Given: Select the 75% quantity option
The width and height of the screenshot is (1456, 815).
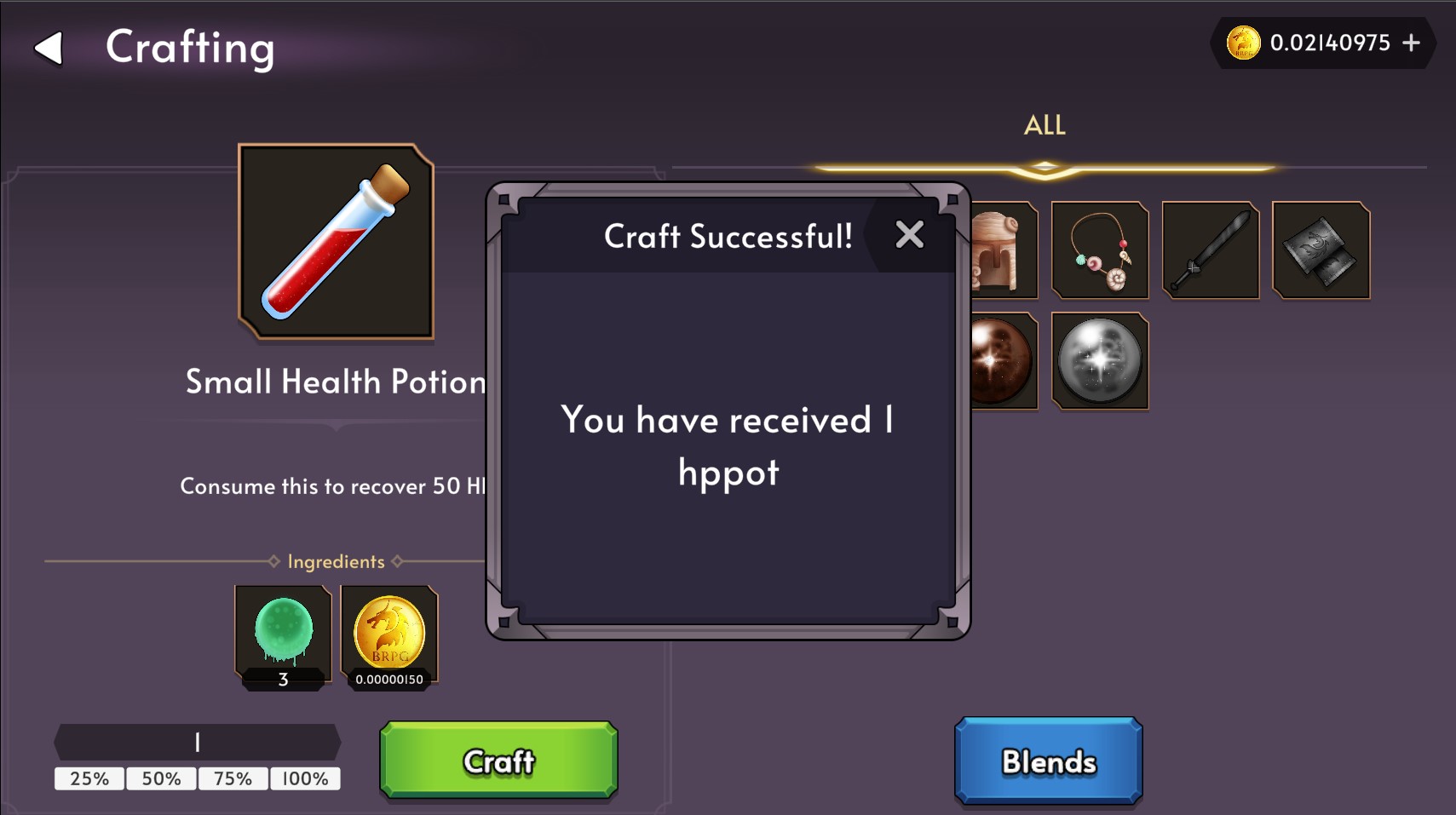Looking at the screenshot, I should pyautogui.click(x=233, y=778).
